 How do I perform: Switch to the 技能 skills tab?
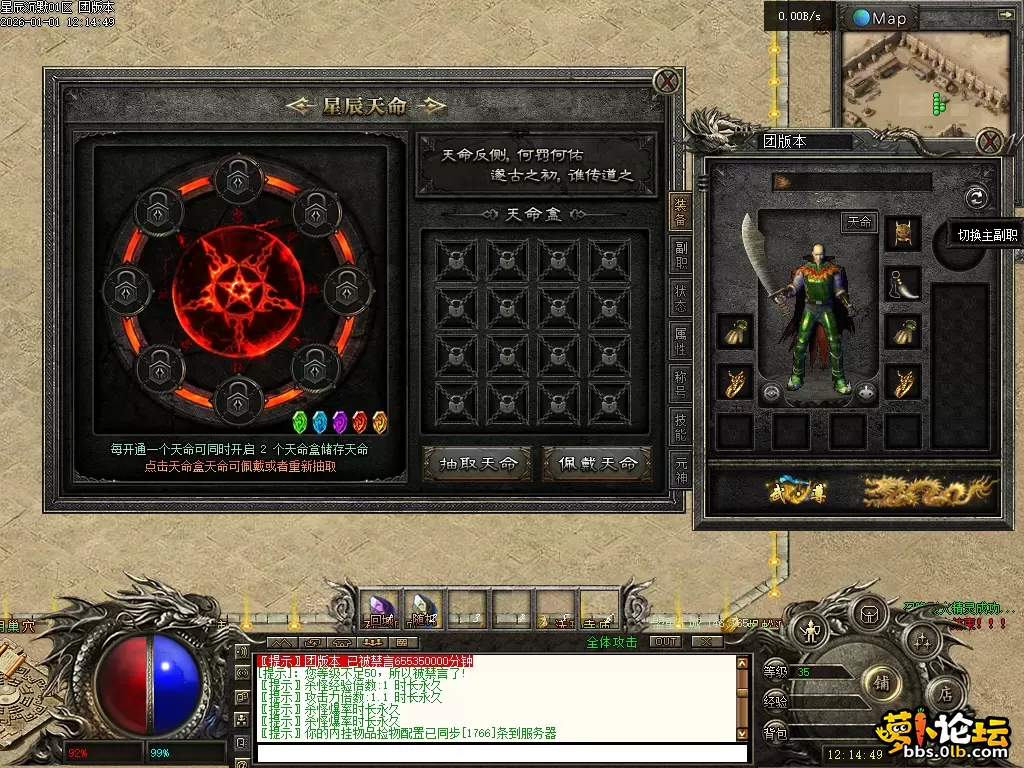point(680,428)
